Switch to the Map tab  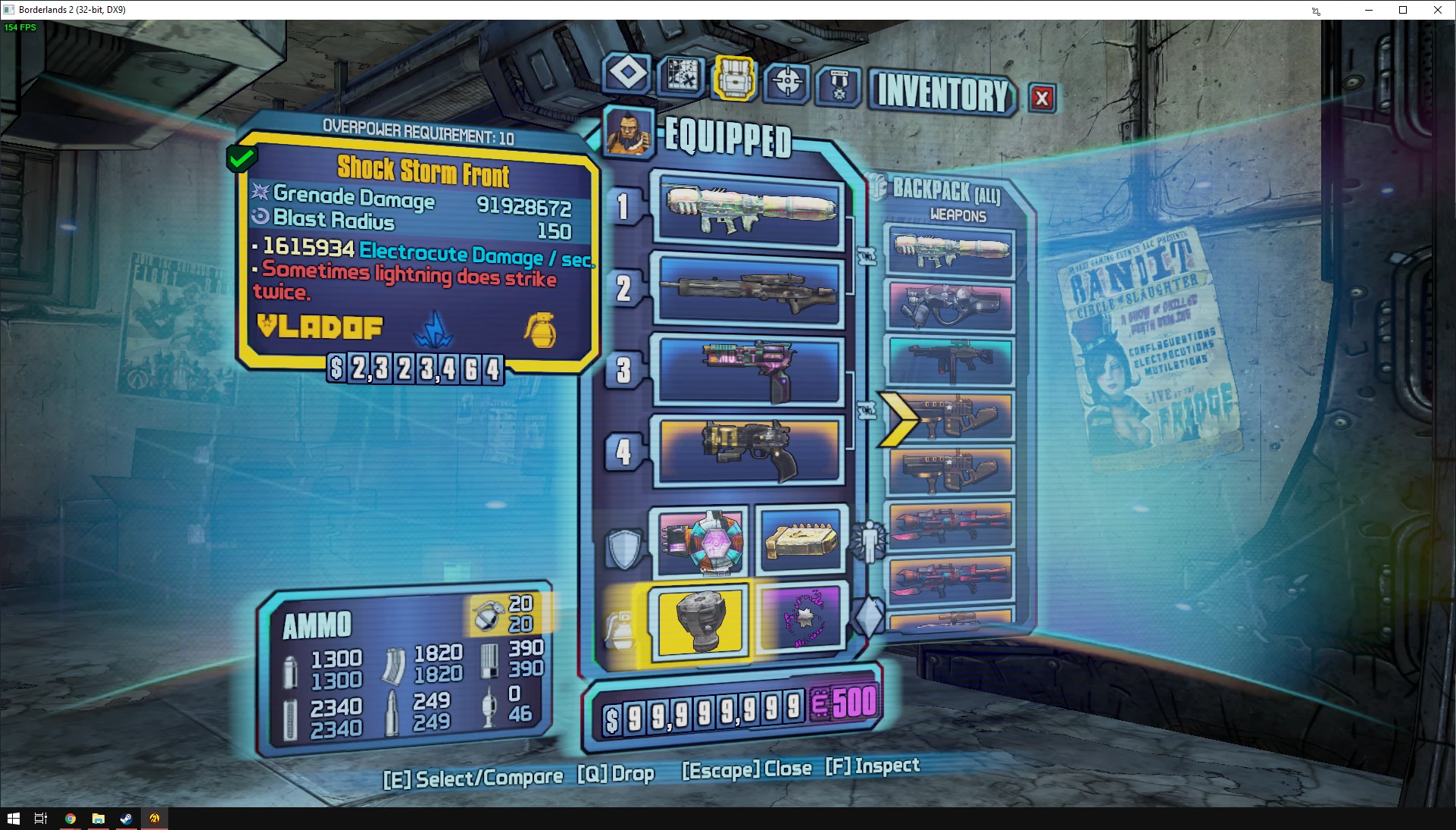(681, 75)
